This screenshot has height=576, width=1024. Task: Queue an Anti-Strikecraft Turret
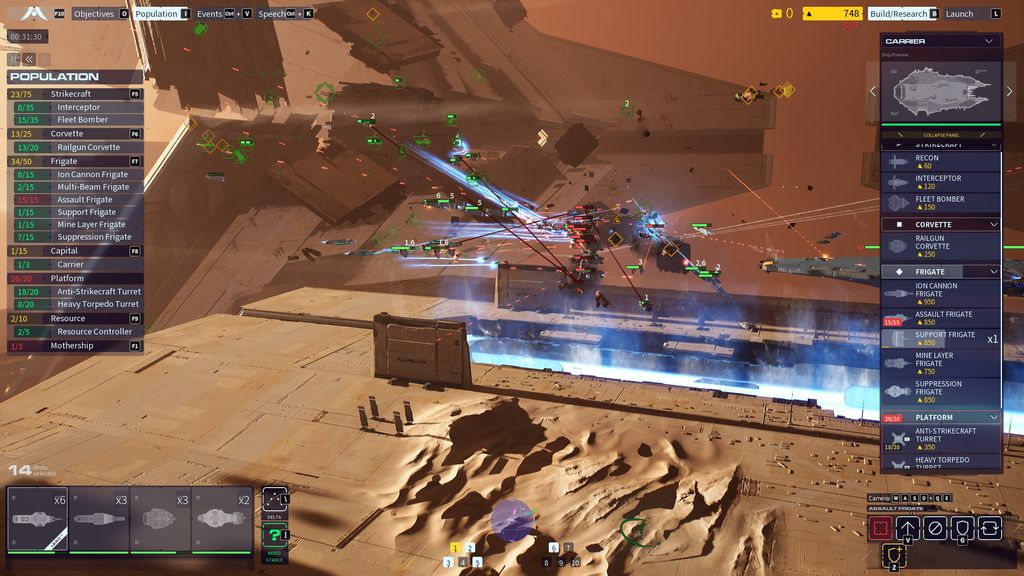pyautogui.click(x=940, y=438)
